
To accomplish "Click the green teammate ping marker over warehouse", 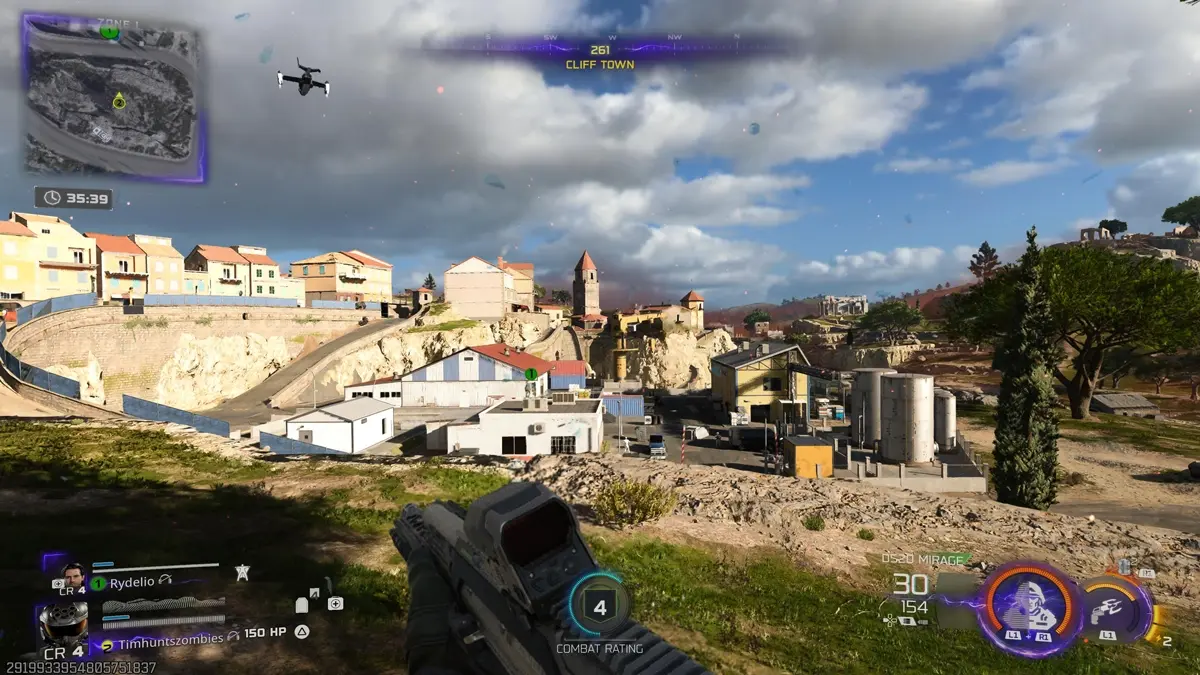I will (x=531, y=374).
